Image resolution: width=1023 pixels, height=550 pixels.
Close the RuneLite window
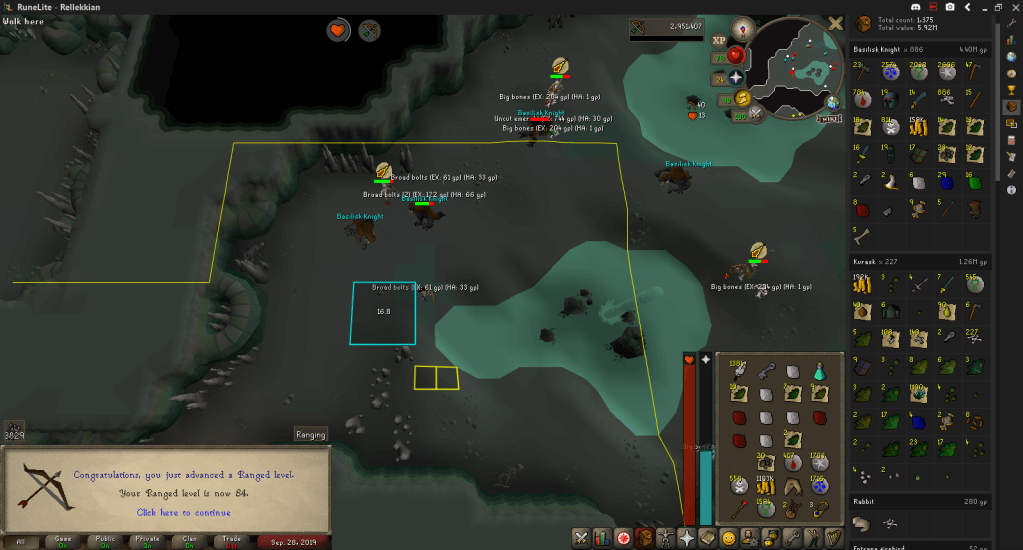coord(1013,6)
